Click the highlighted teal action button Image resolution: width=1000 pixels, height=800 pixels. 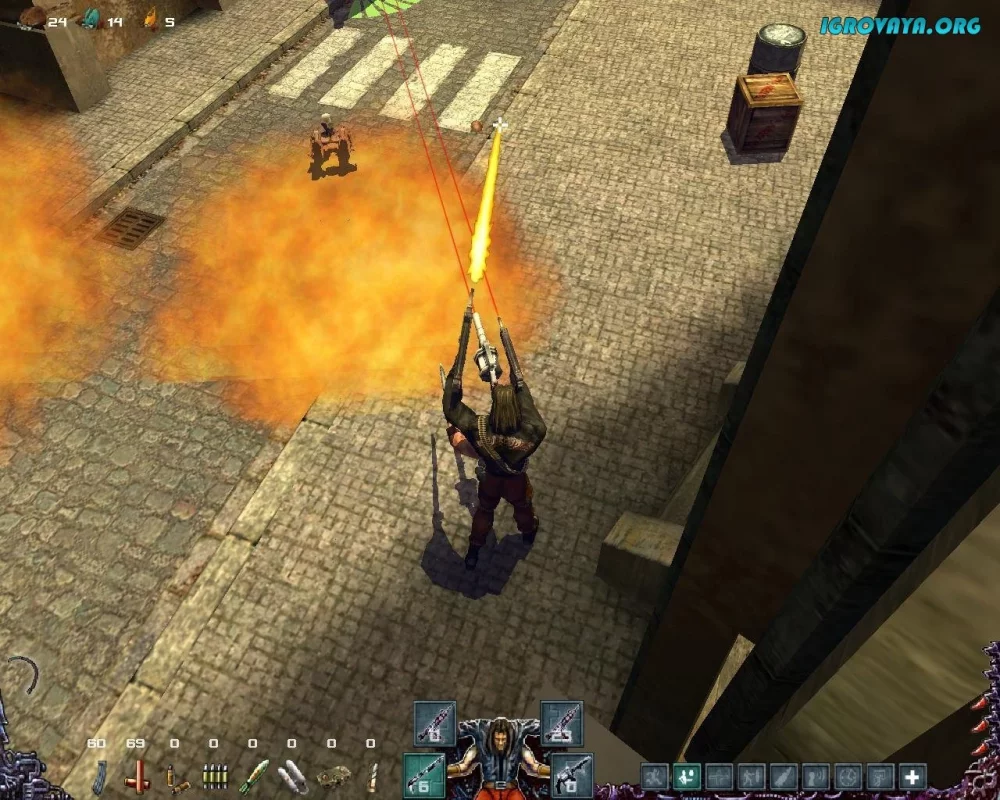687,777
